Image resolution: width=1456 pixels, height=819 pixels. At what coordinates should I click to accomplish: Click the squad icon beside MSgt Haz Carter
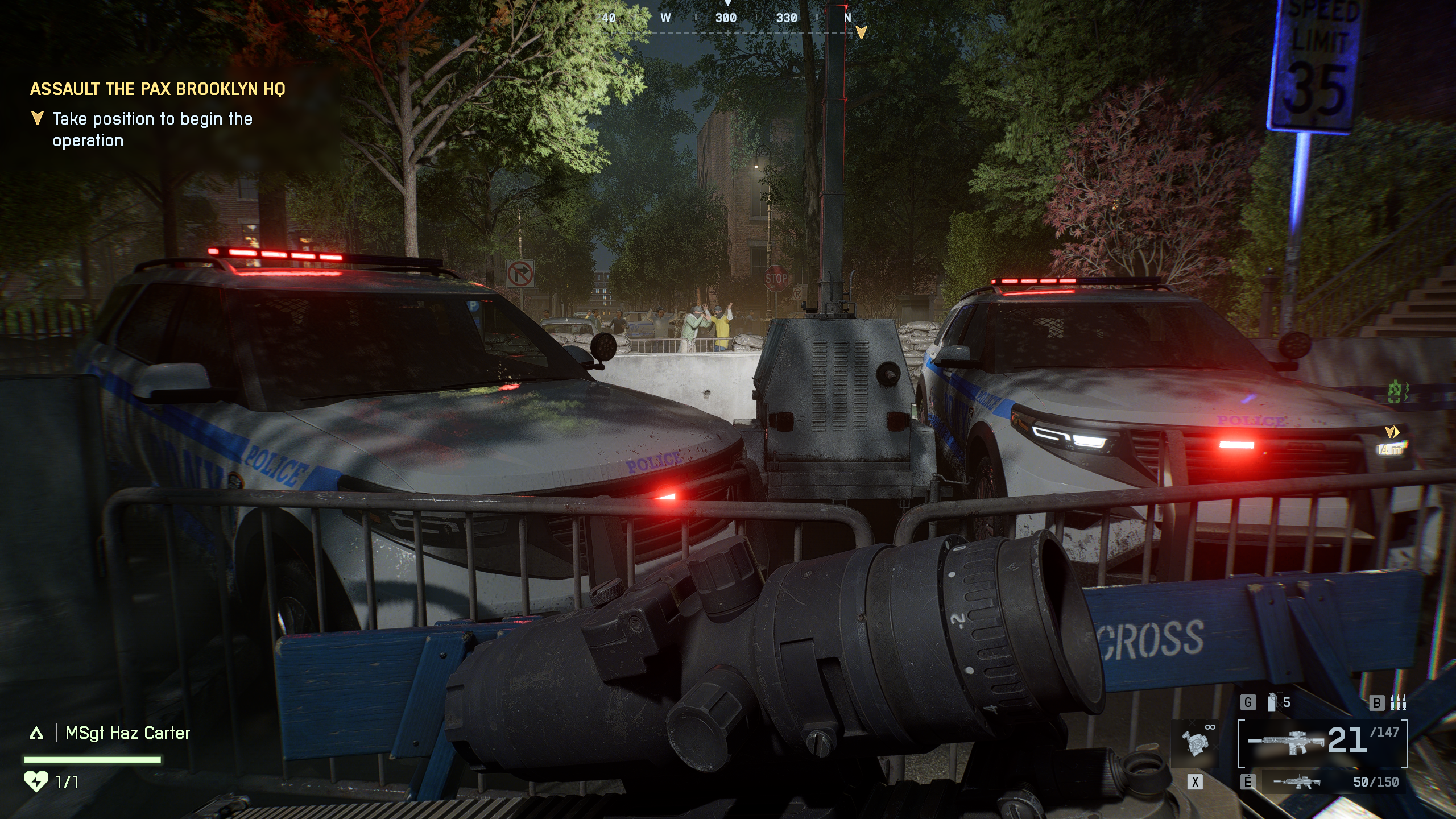(36, 734)
